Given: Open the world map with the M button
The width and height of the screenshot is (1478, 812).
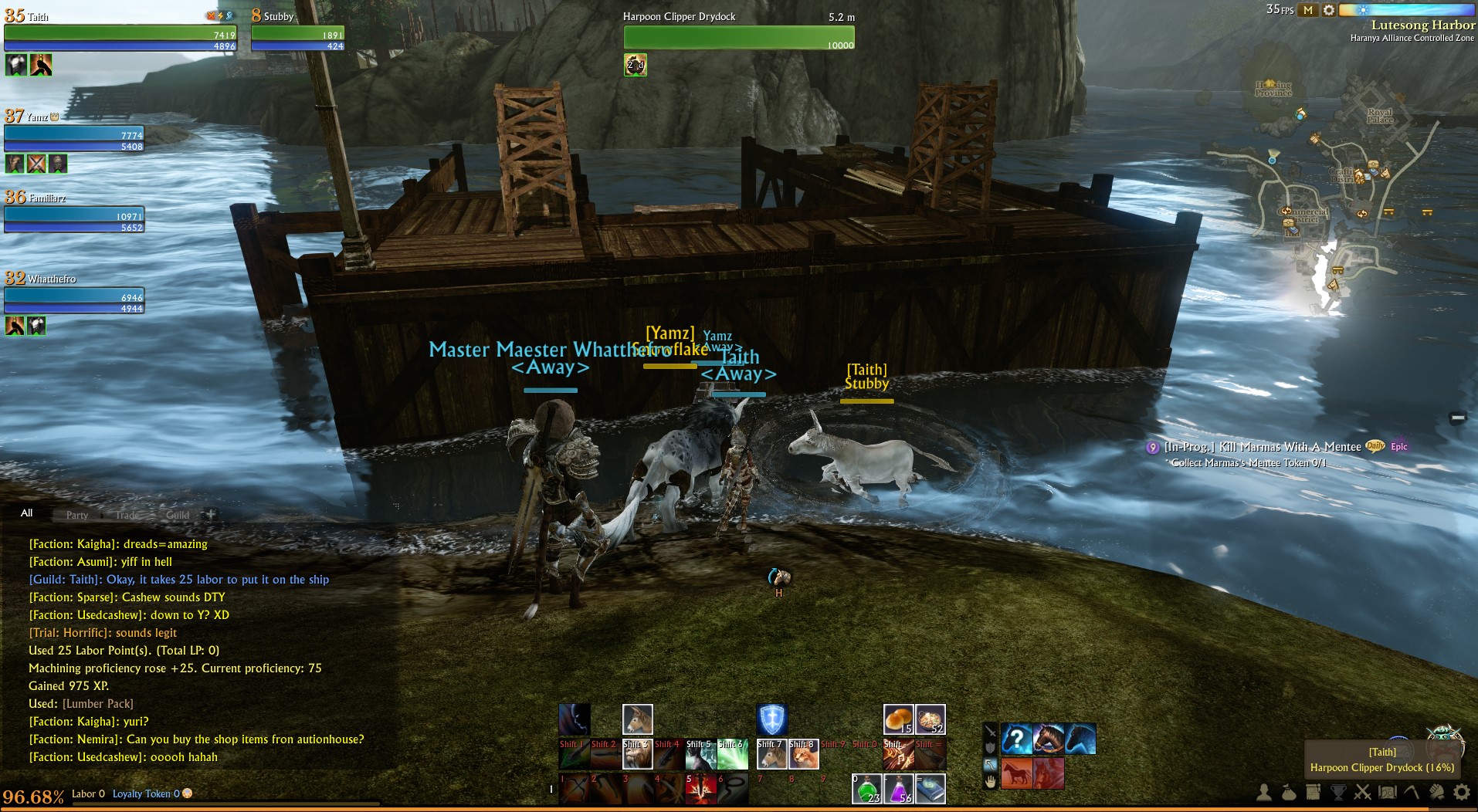Looking at the screenshot, I should tap(1307, 10).
